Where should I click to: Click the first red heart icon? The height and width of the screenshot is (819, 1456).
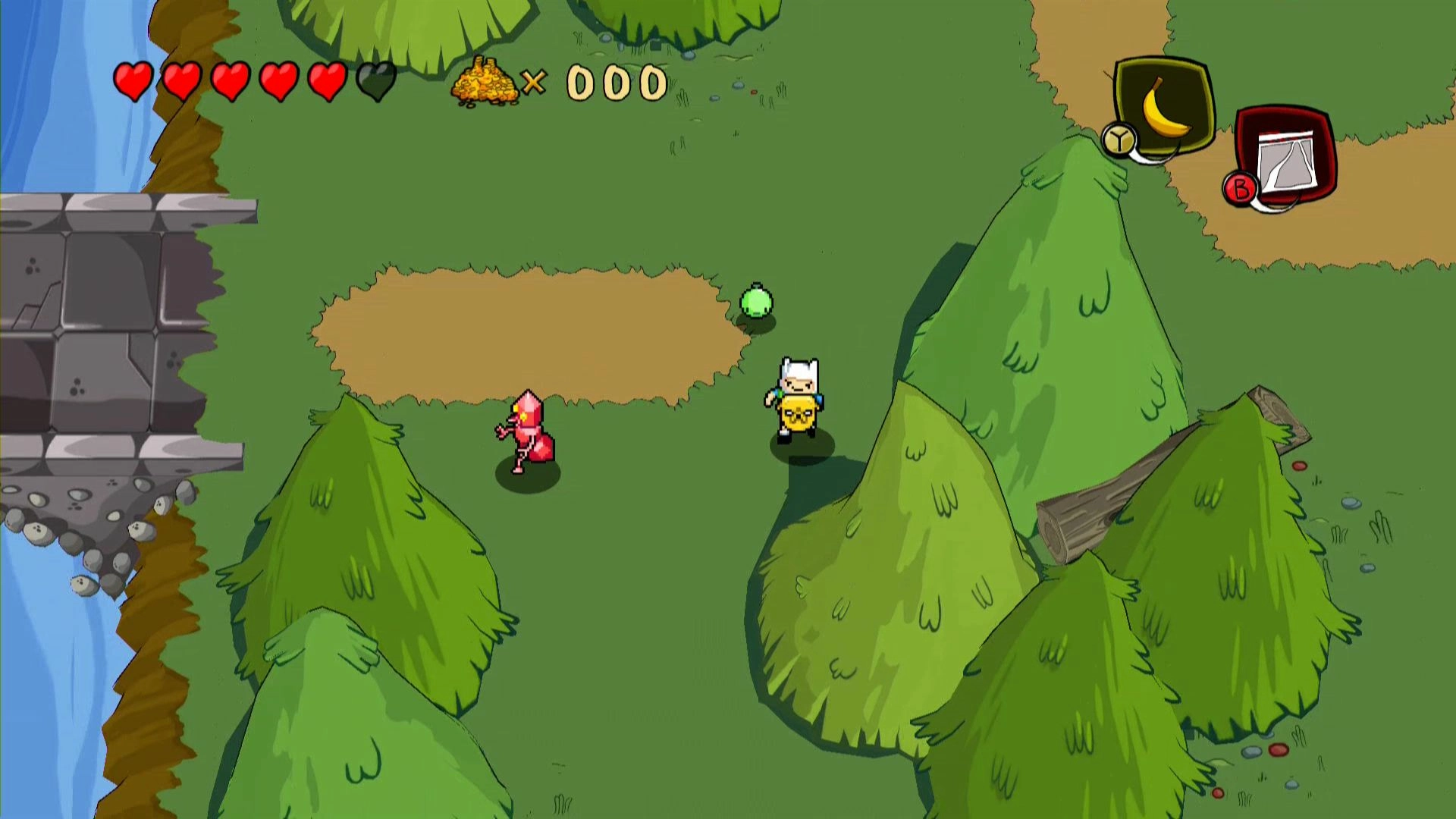click(x=133, y=80)
